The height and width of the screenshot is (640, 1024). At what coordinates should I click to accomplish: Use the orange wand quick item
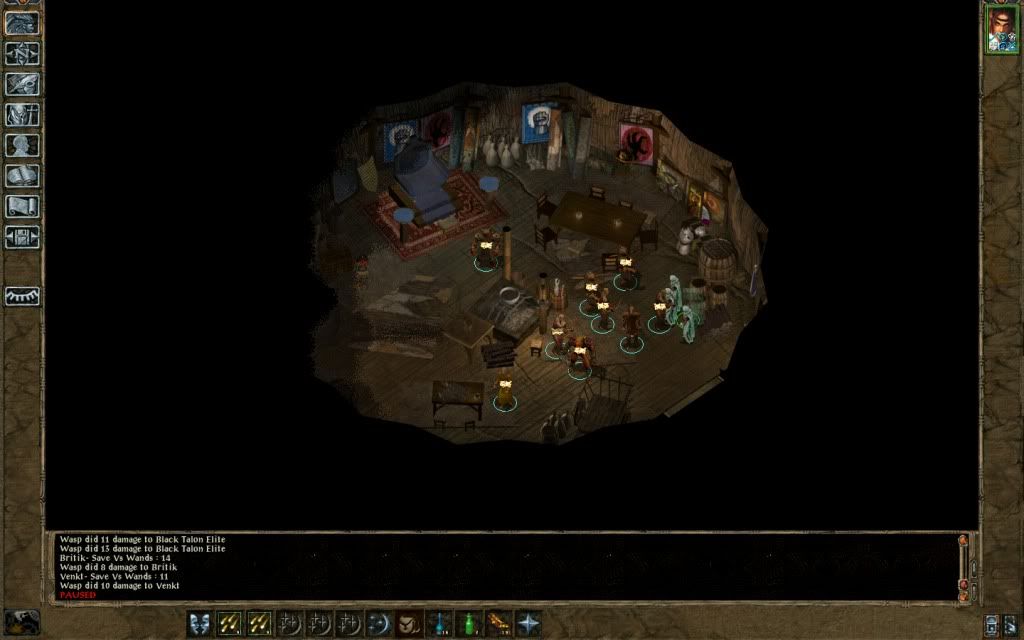pyautogui.click(x=499, y=623)
